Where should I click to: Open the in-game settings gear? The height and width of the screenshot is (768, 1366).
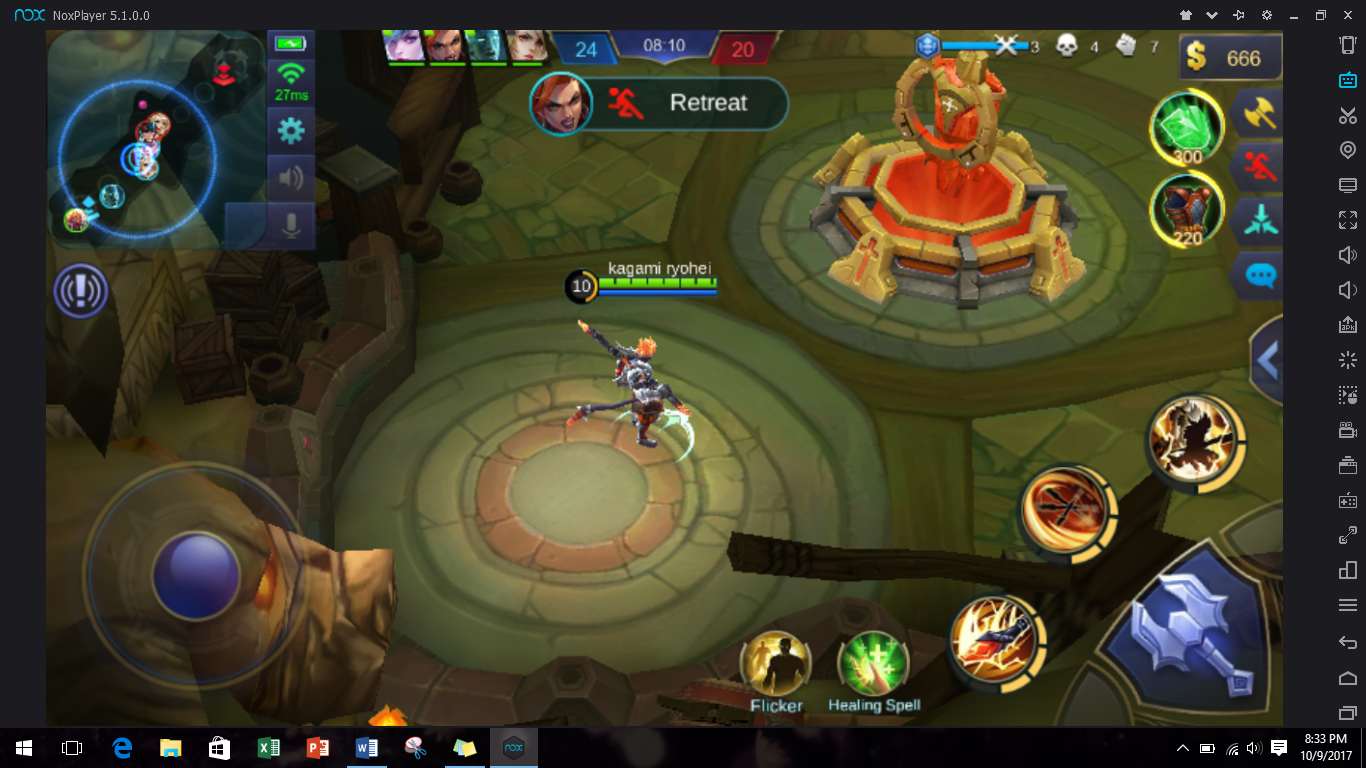[x=290, y=130]
